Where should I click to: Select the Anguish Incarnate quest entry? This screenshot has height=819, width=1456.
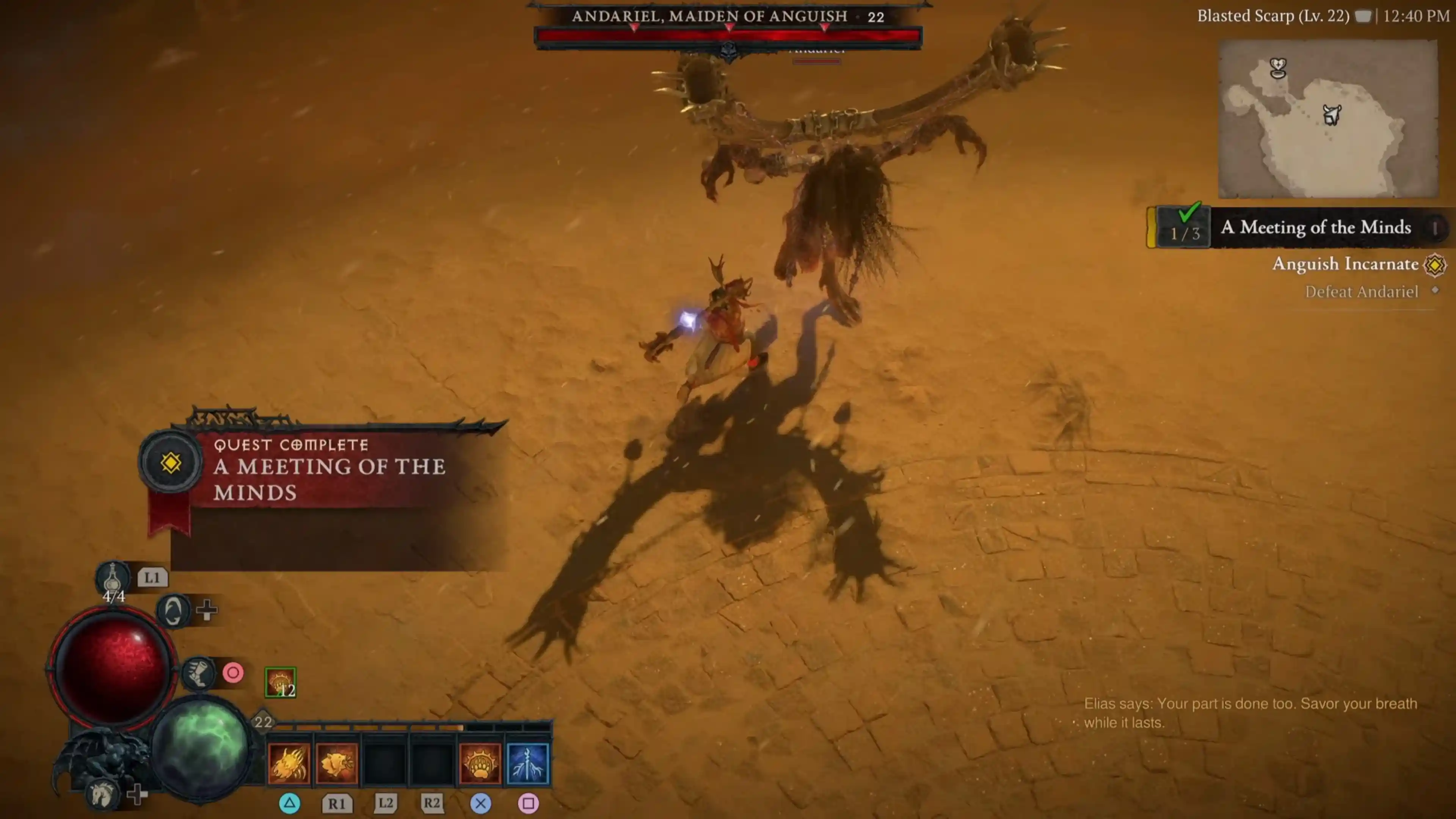click(x=1345, y=264)
